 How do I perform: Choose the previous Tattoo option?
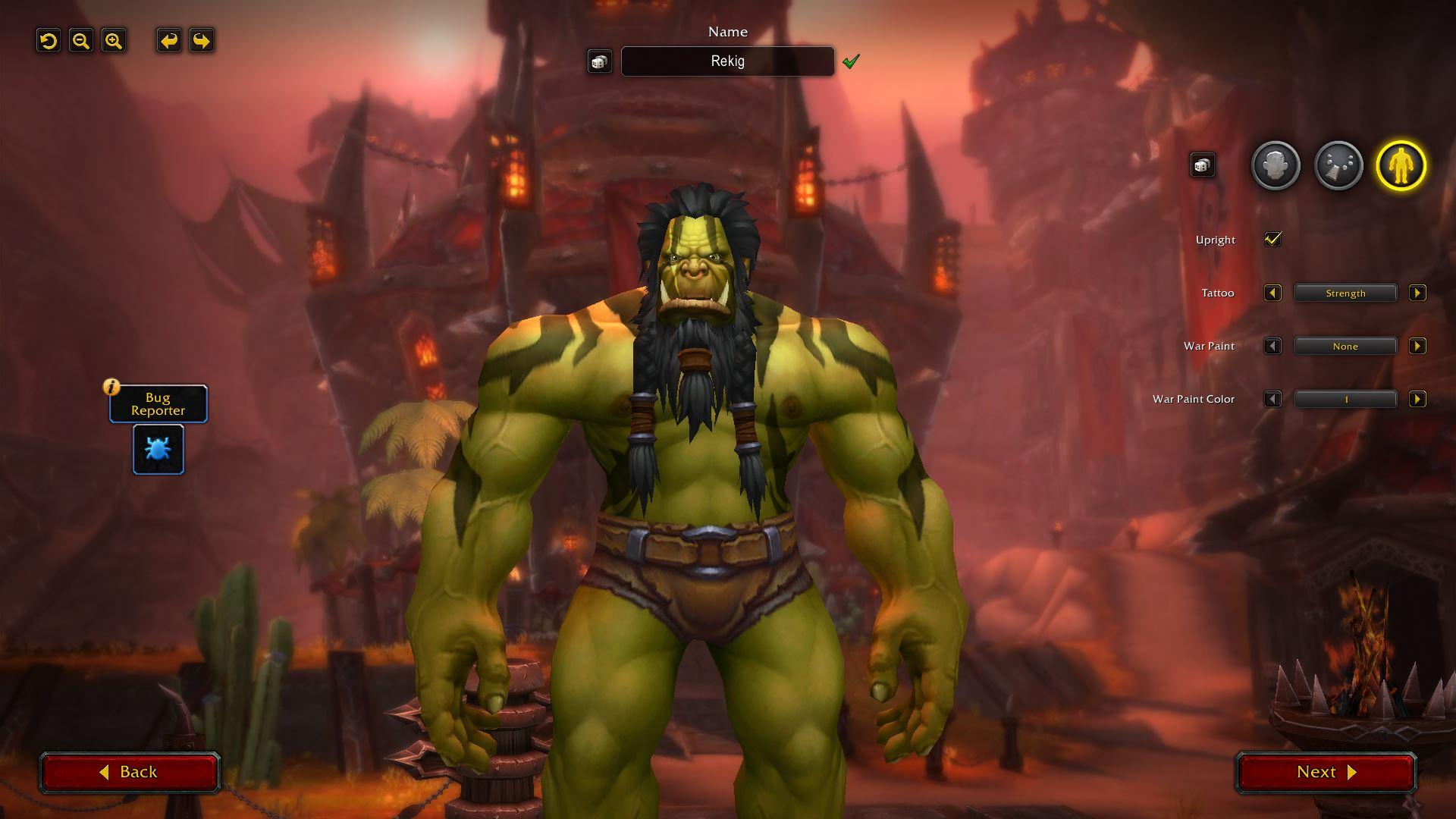pos(1272,293)
